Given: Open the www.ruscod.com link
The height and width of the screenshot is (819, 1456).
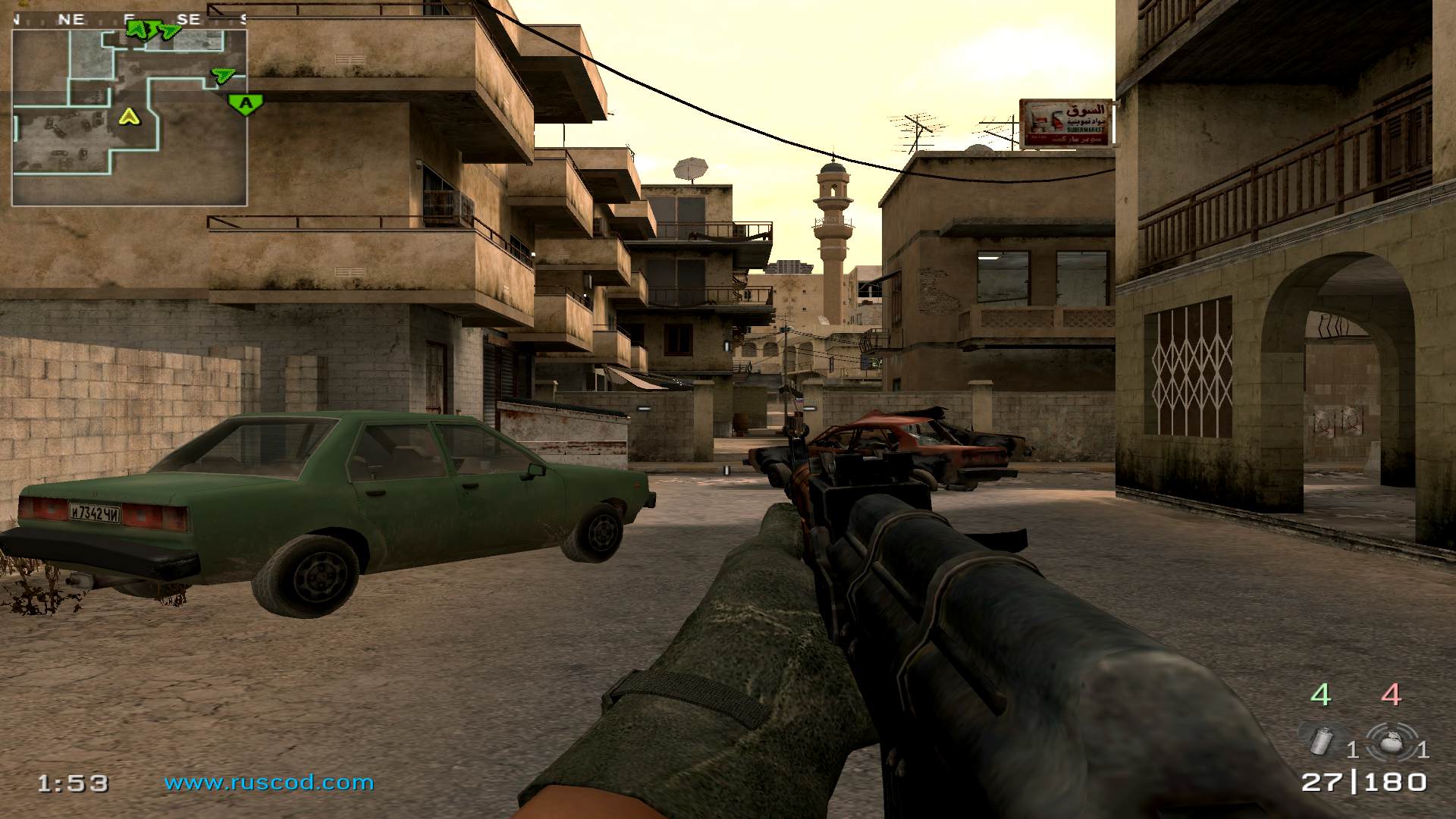Looking at the screenshot, I should coord(269,783).
